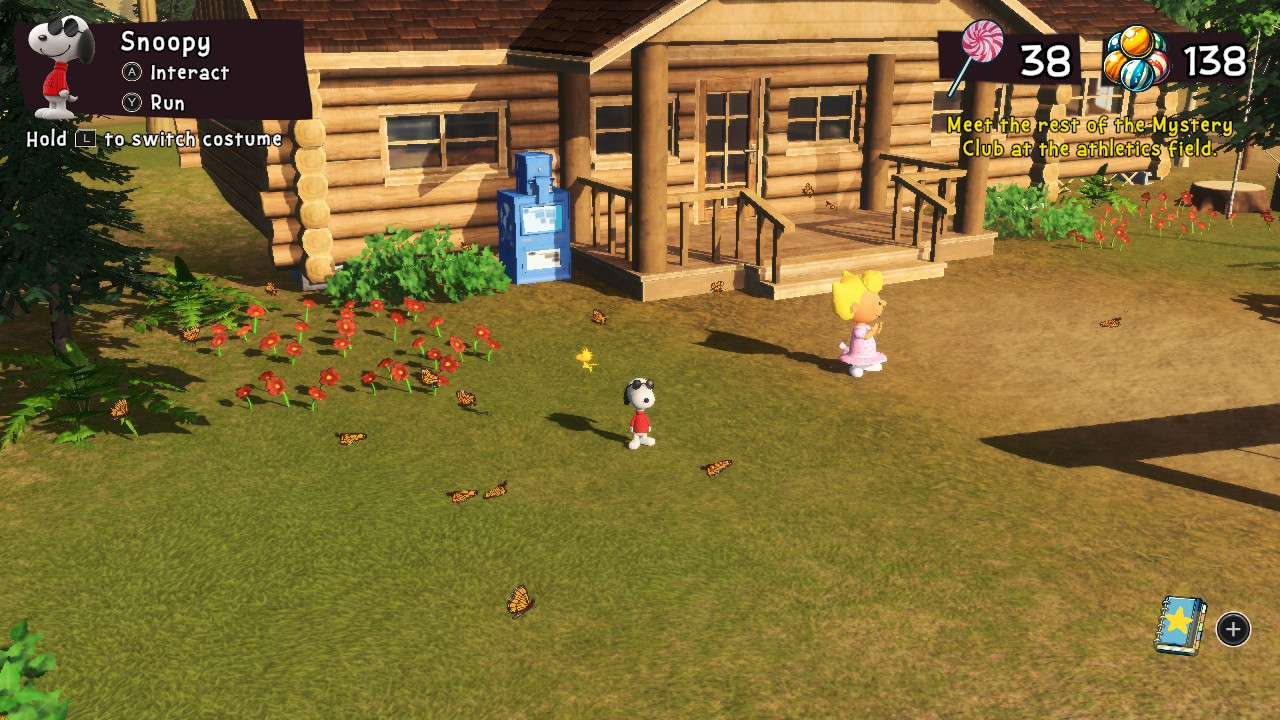The image size is (1280, 720).
Task: Open the star journal book
Action: click(x=1180, y=626)
